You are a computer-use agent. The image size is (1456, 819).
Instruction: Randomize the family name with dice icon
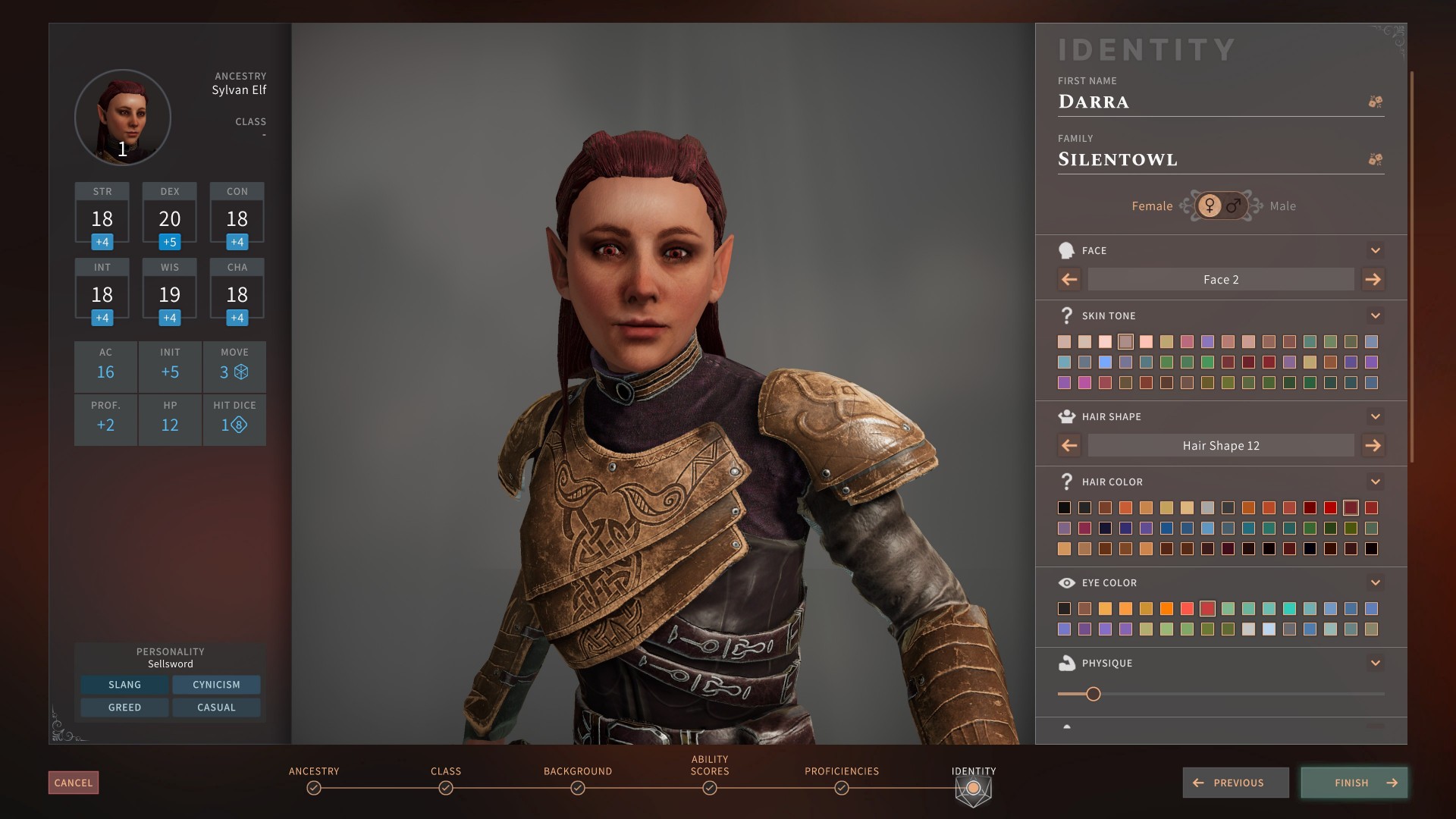tap(1375, 159)
